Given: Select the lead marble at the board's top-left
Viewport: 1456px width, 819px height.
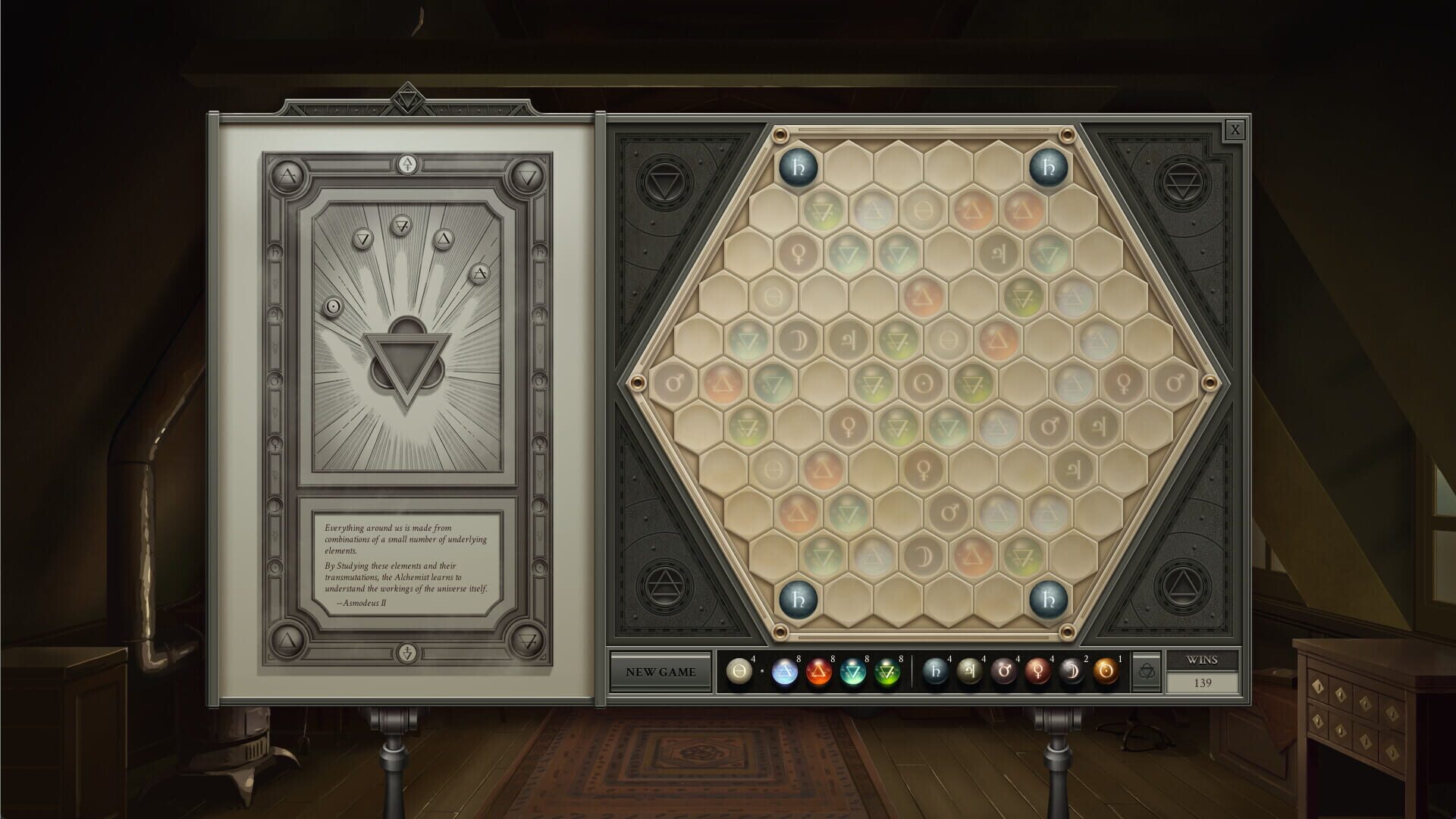Looking at the screenshot, I should point(797,167).
